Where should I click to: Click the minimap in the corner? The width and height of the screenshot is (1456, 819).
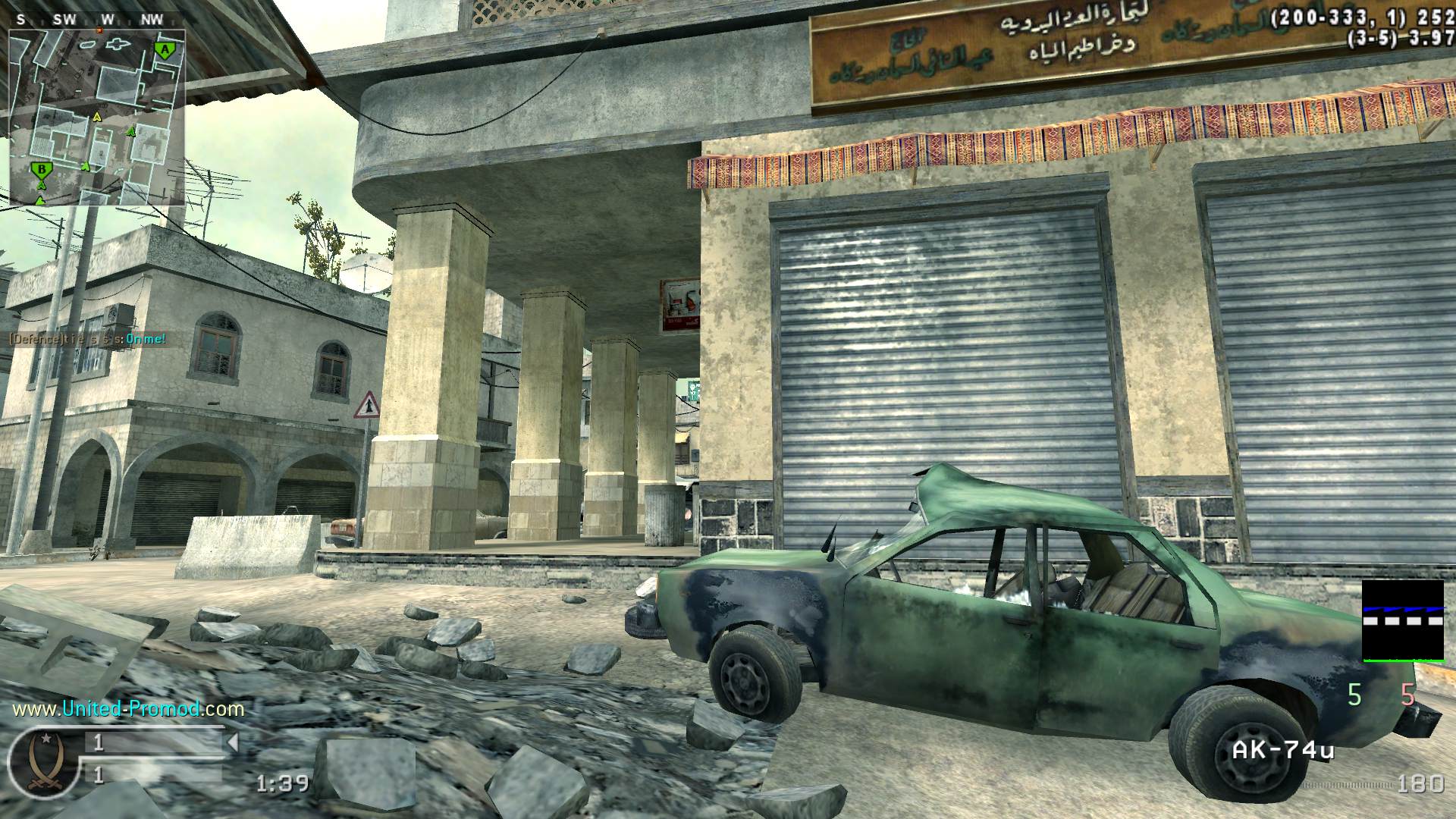pos(97,118)
